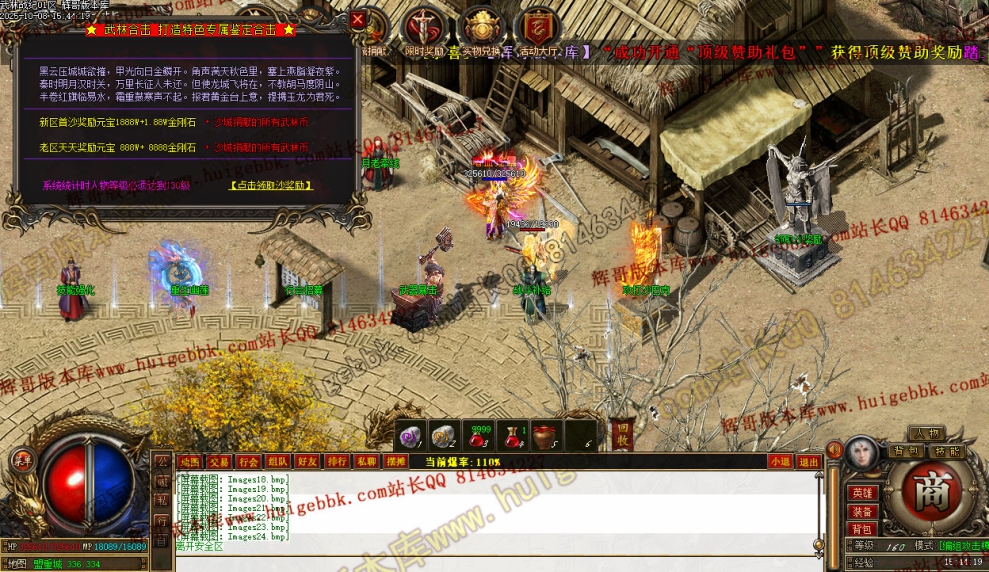The width and height of the screenshot is (989, 572).
Task: Open the 行会 guild button
Action: [x=248, y=461]
